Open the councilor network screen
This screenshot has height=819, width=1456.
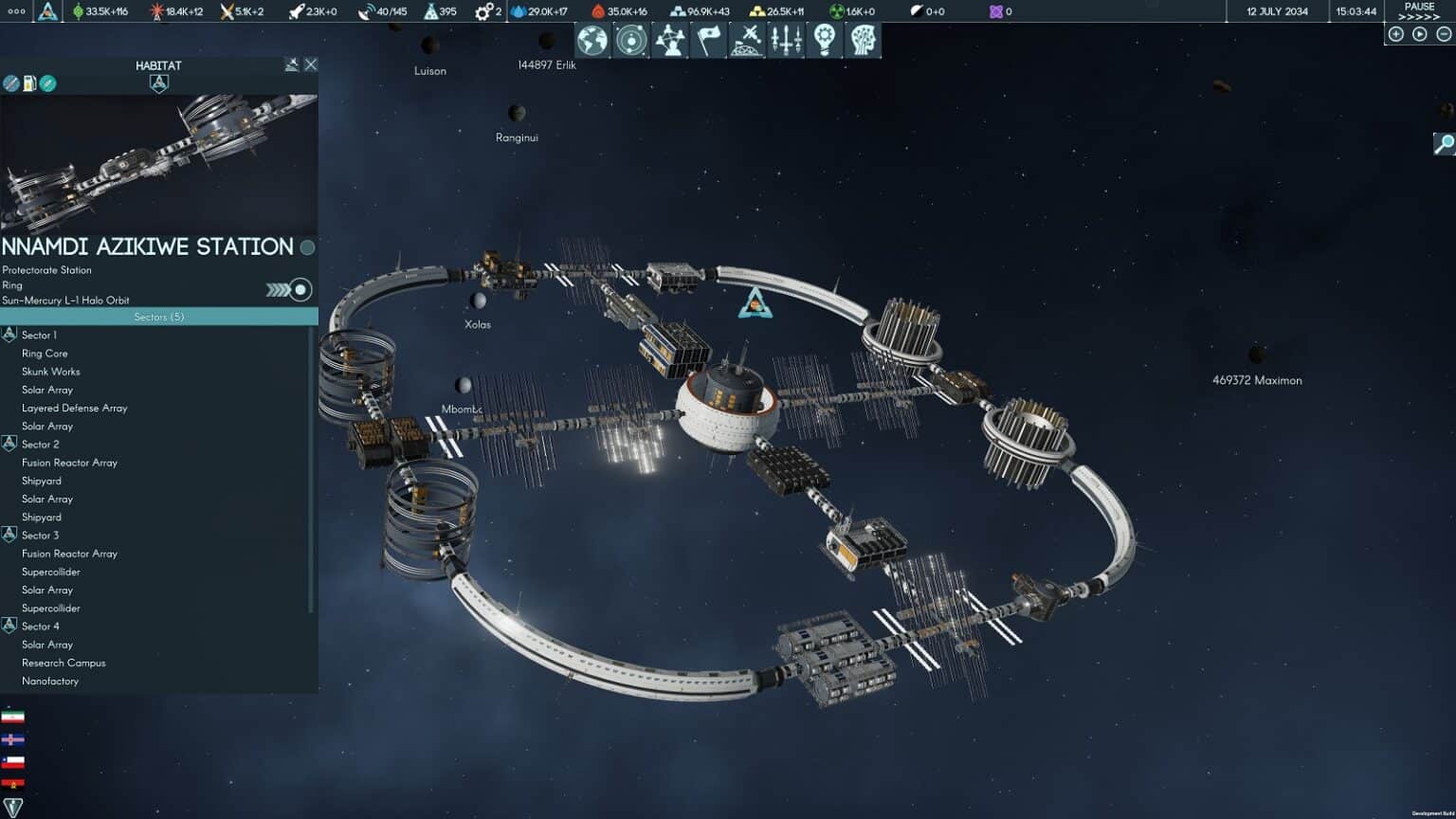670,41
